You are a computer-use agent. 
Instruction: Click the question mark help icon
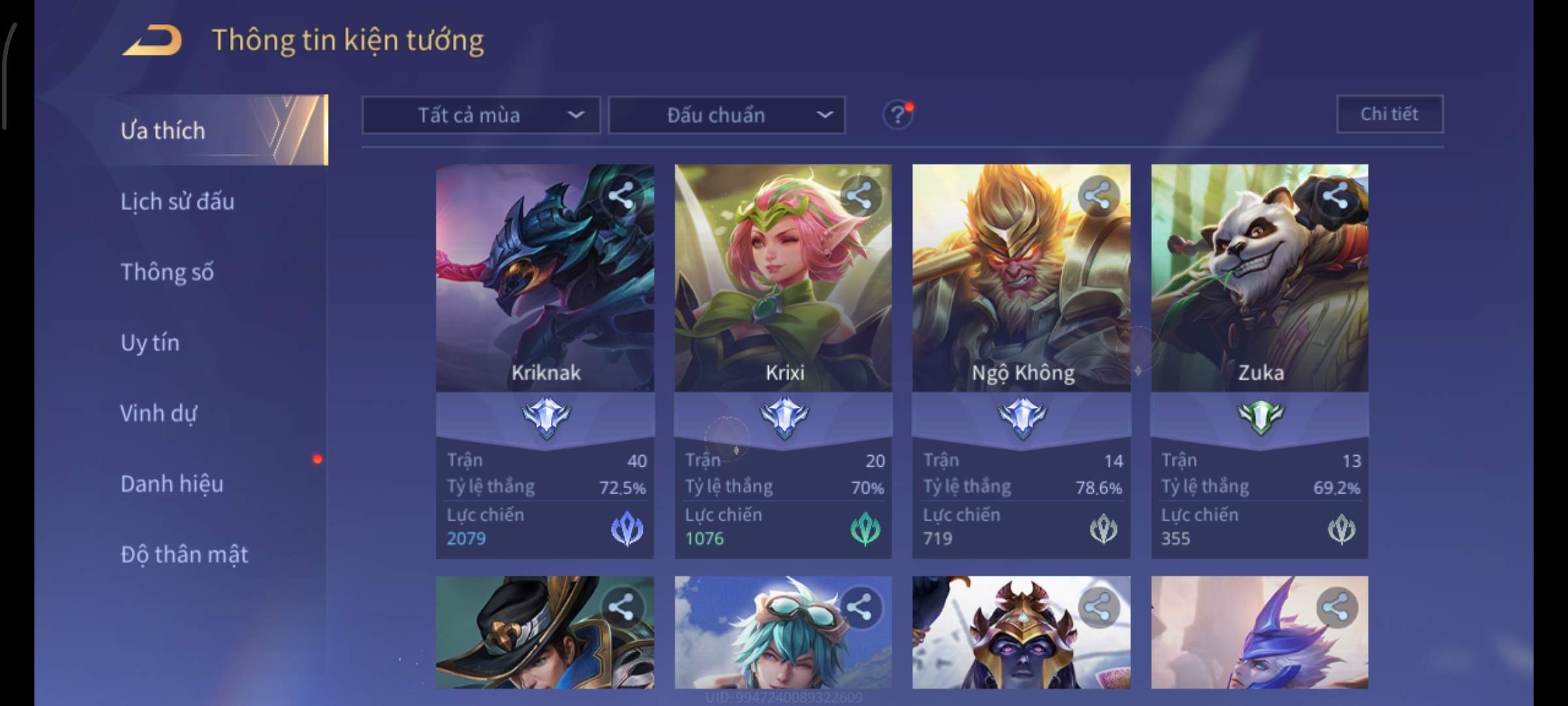(x=897, y=116)
